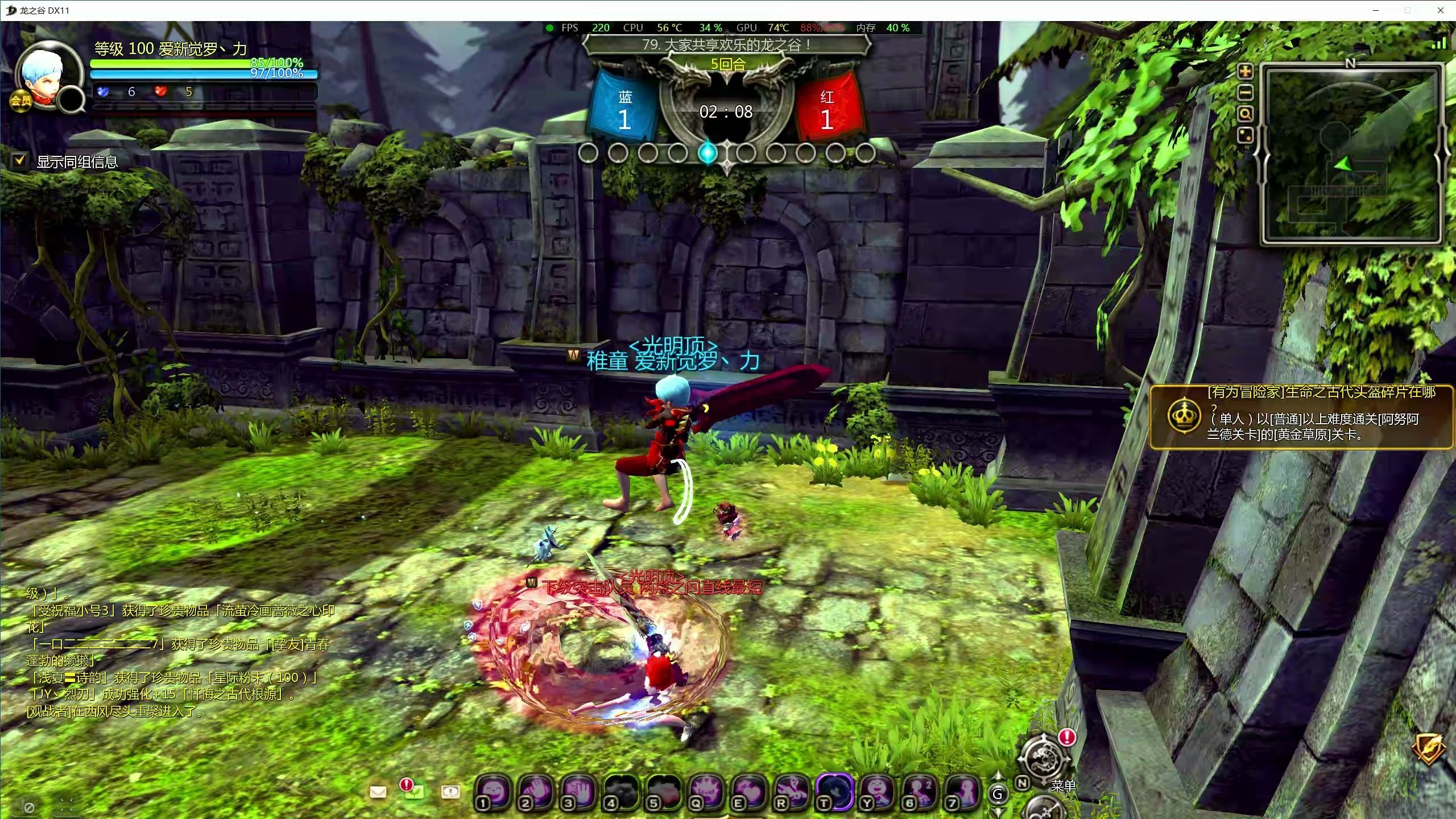This screenshot has height=819, width=1456.
Task: Click the two-dots button beside the minimap
Action: [x=1246, y=136]
